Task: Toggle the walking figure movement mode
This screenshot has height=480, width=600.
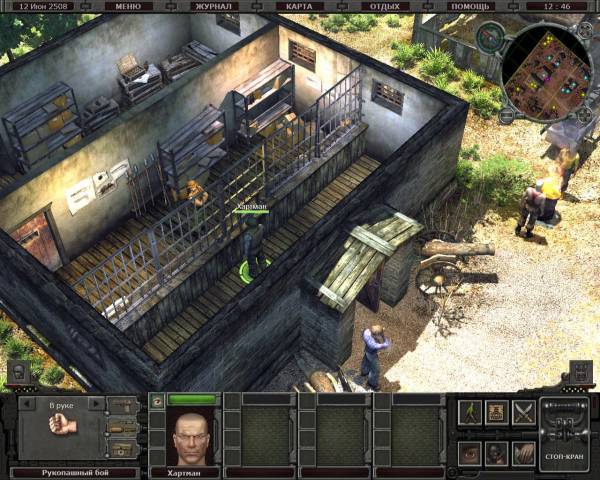Action: click(x=470, y=411)
